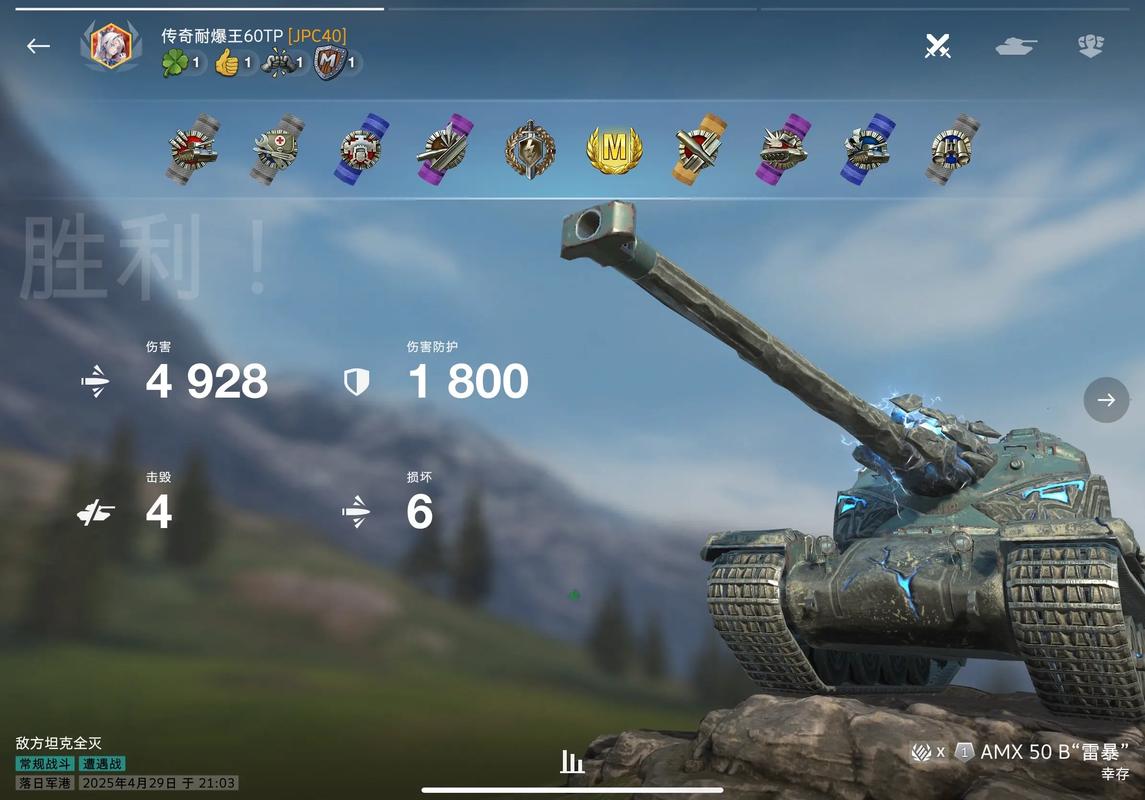Open the team results tab
1145x800 pixels.
tap(1090, 46)
